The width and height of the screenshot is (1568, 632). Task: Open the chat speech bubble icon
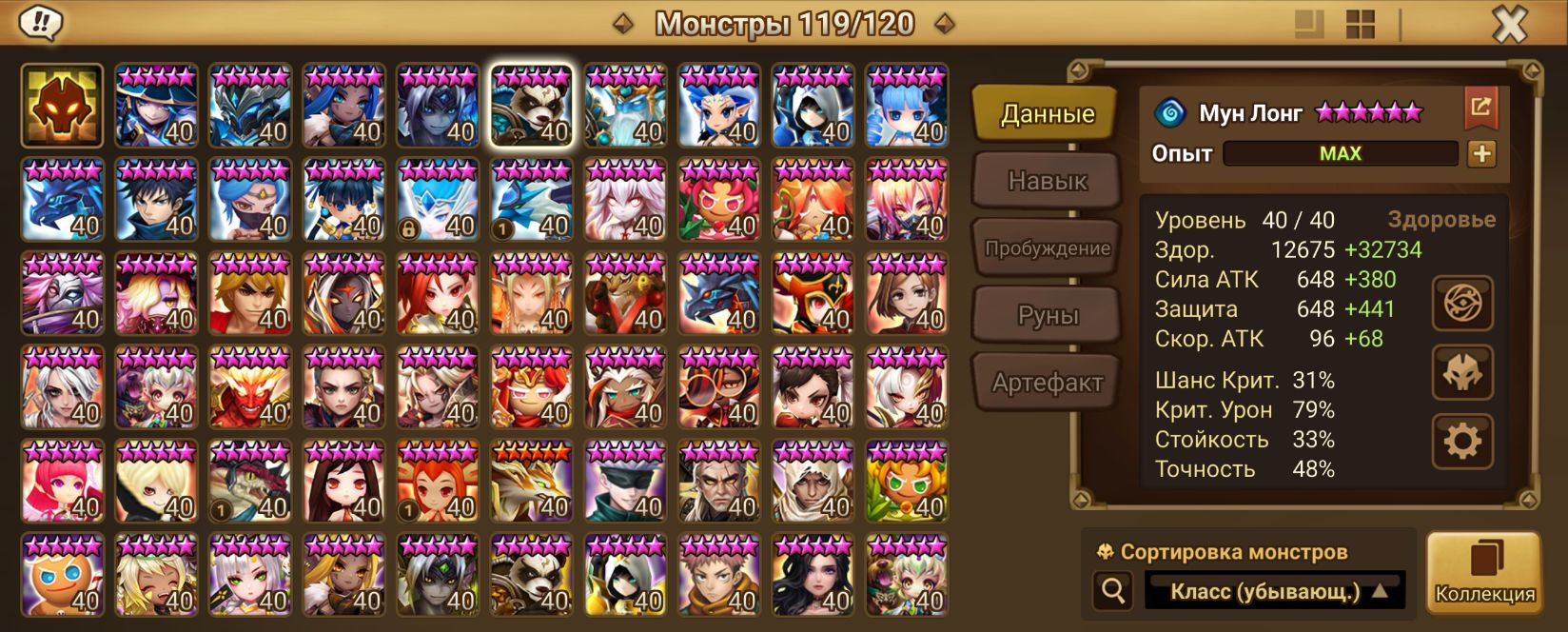pyautogui.click(x=41, y=23)
